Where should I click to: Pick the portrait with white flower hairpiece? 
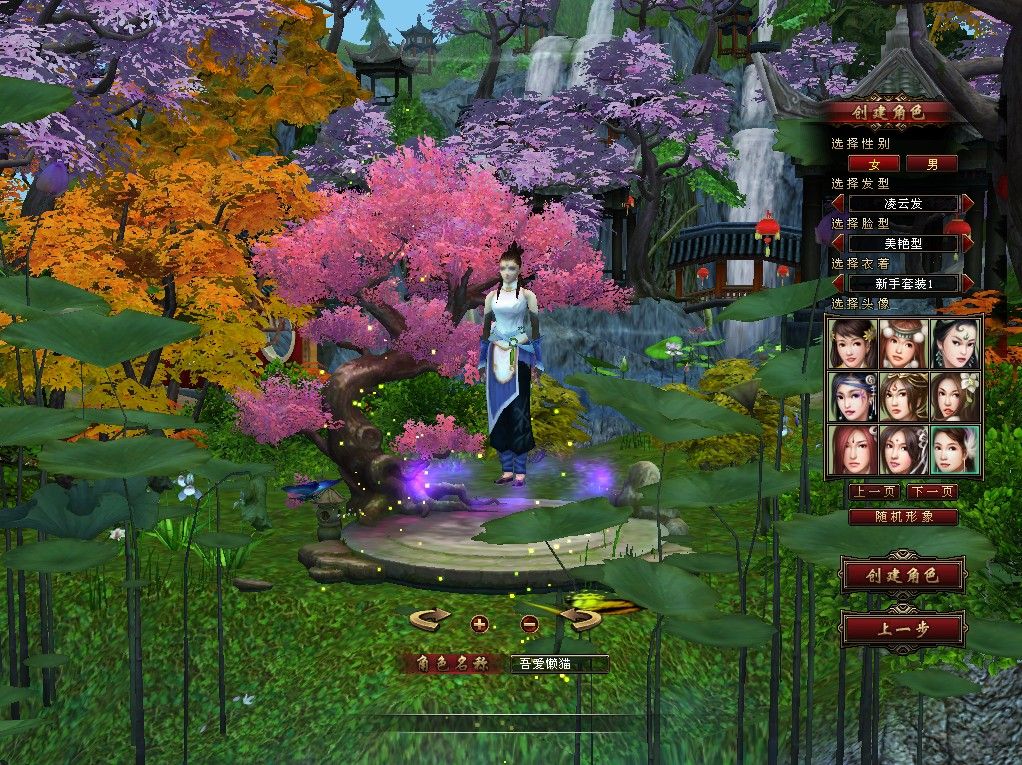point(904,450)
